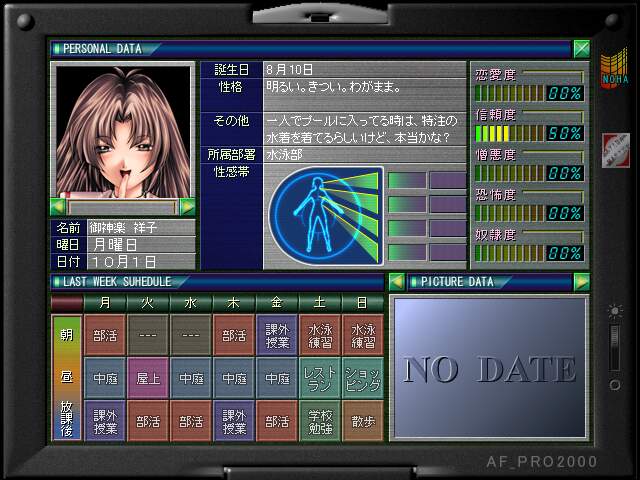Screen dimensions: 640x480
Task: Select the 学校勉強 schedule cell
Action: (320, 421)
